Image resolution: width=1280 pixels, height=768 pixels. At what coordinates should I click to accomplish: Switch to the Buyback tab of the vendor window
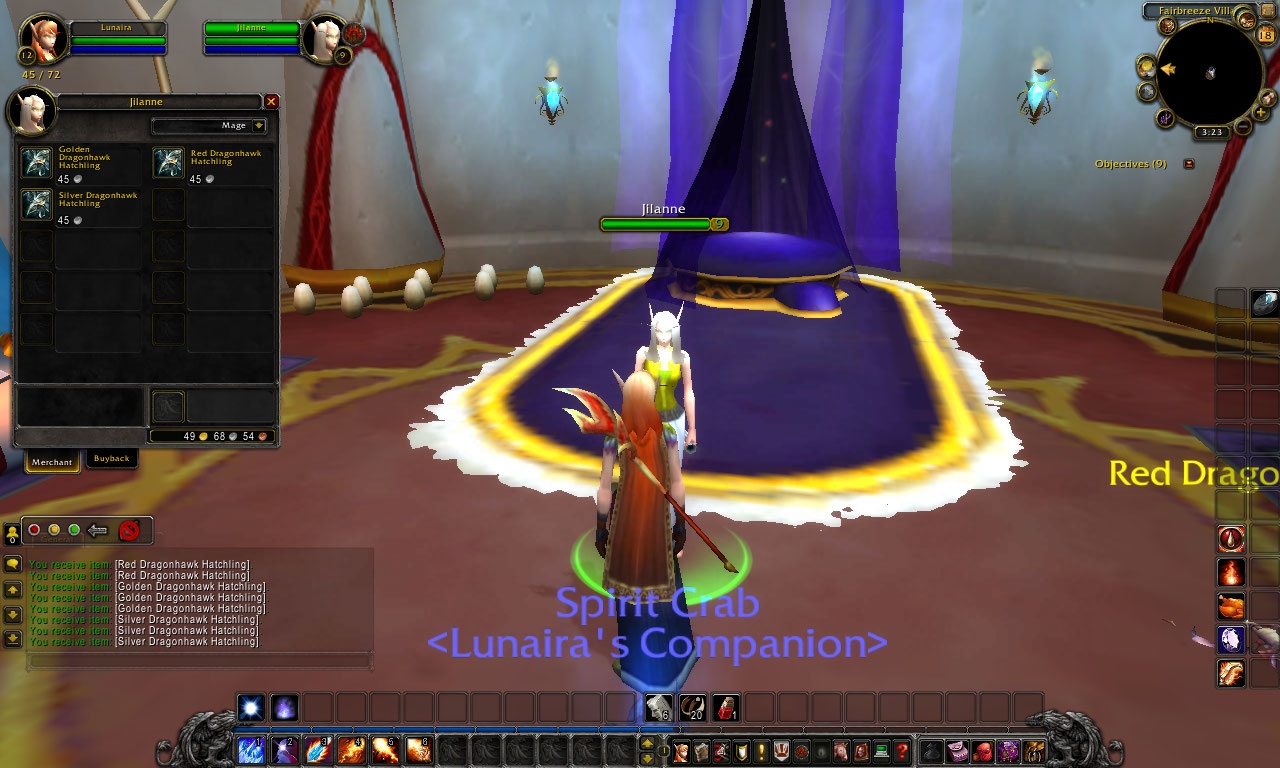click(111, 459)
